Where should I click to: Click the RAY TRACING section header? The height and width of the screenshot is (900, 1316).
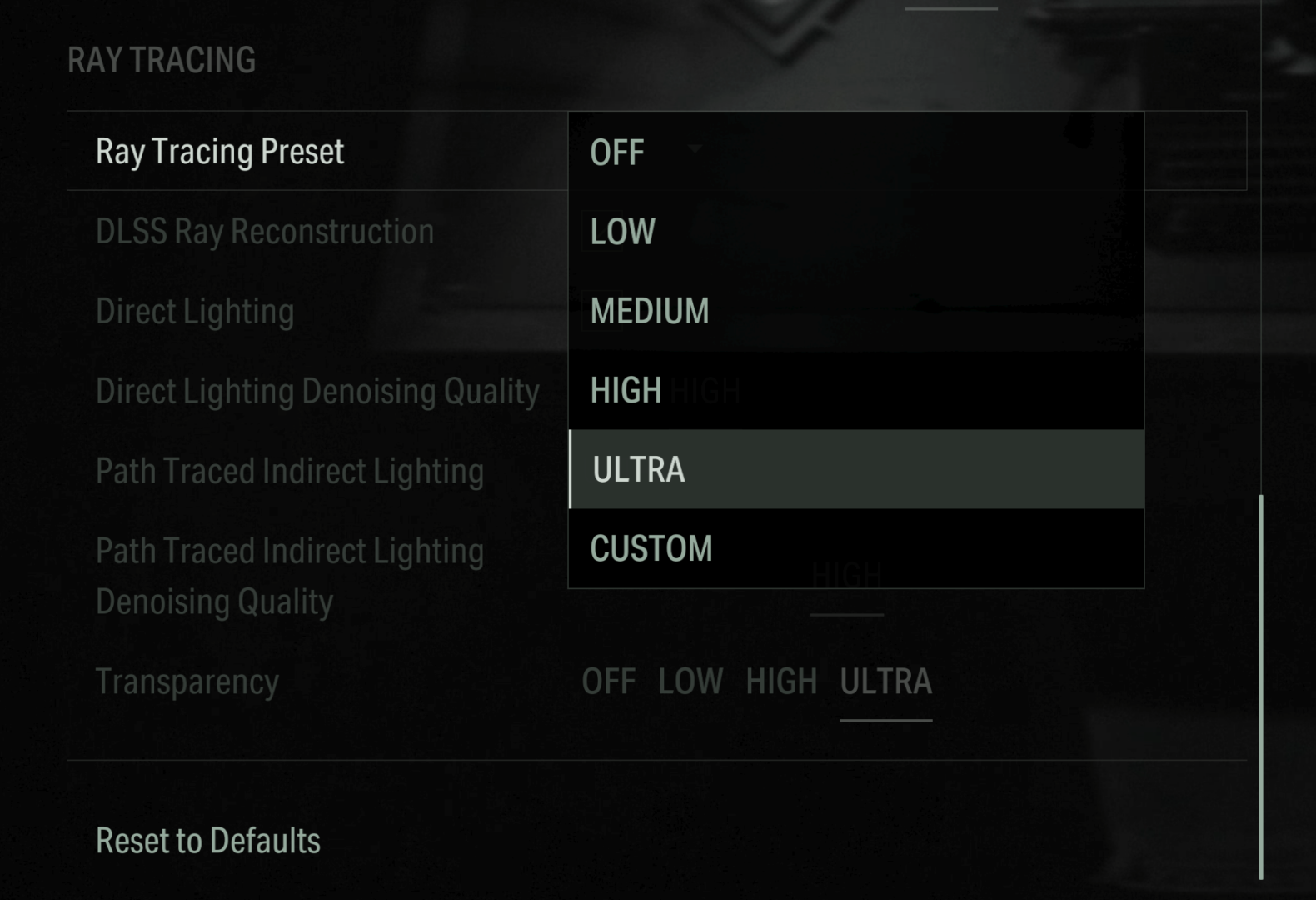tap(162, 58)
